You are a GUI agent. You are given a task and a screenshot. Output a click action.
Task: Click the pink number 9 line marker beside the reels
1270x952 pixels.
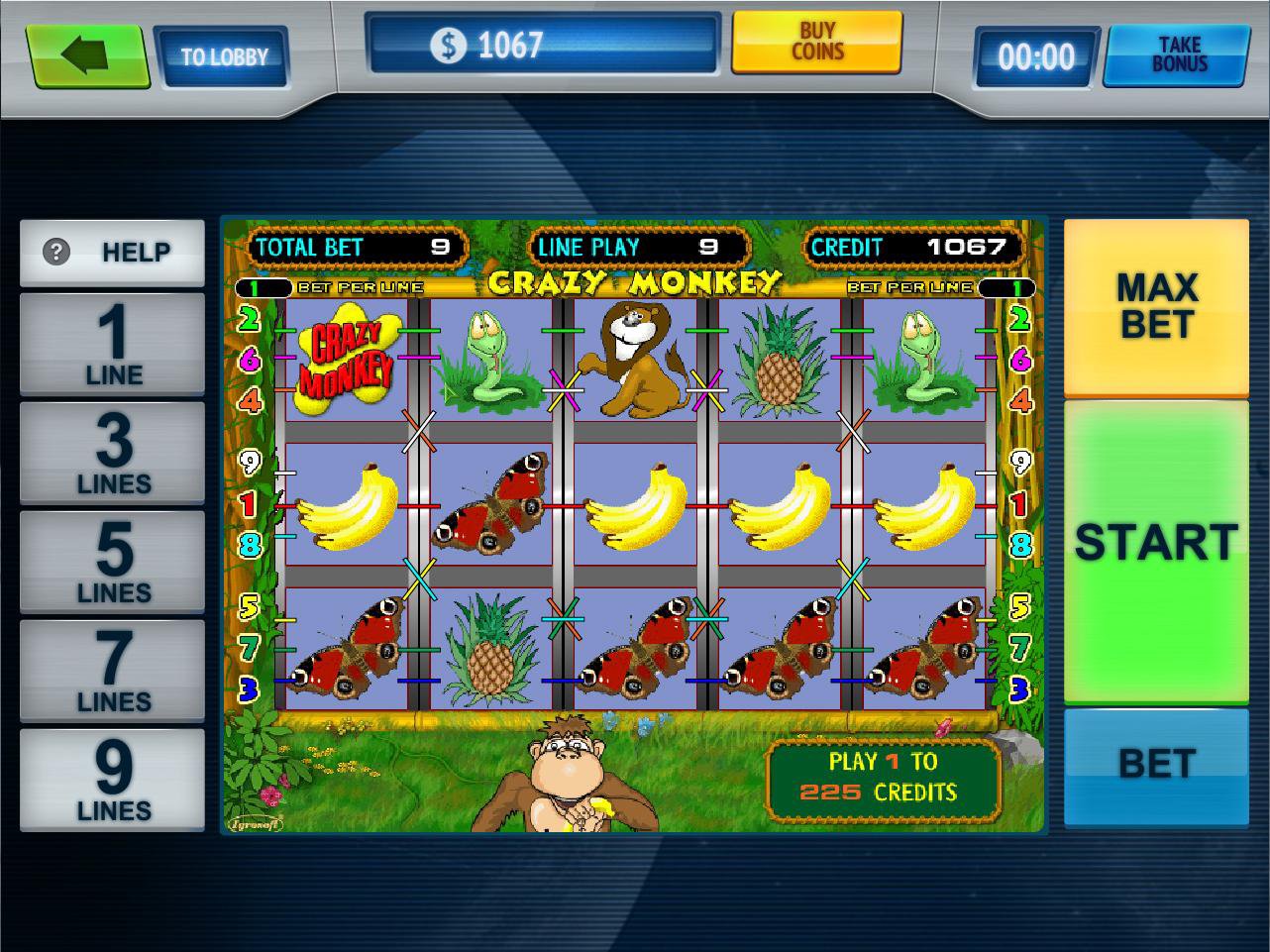(x=250, y=460)
